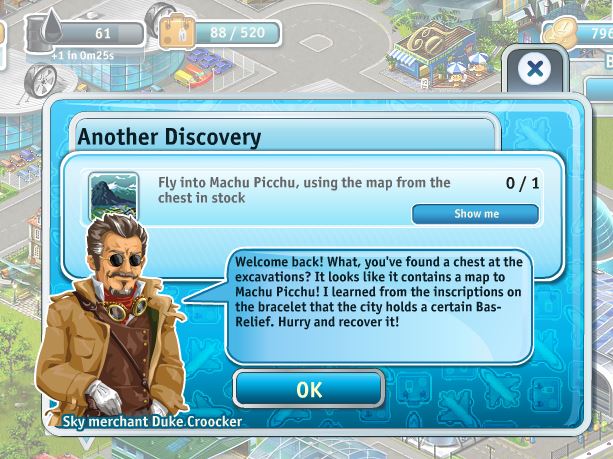The image size is (613, 459).
Task: Click the Show me button
Action: click(x=475, y=214)
